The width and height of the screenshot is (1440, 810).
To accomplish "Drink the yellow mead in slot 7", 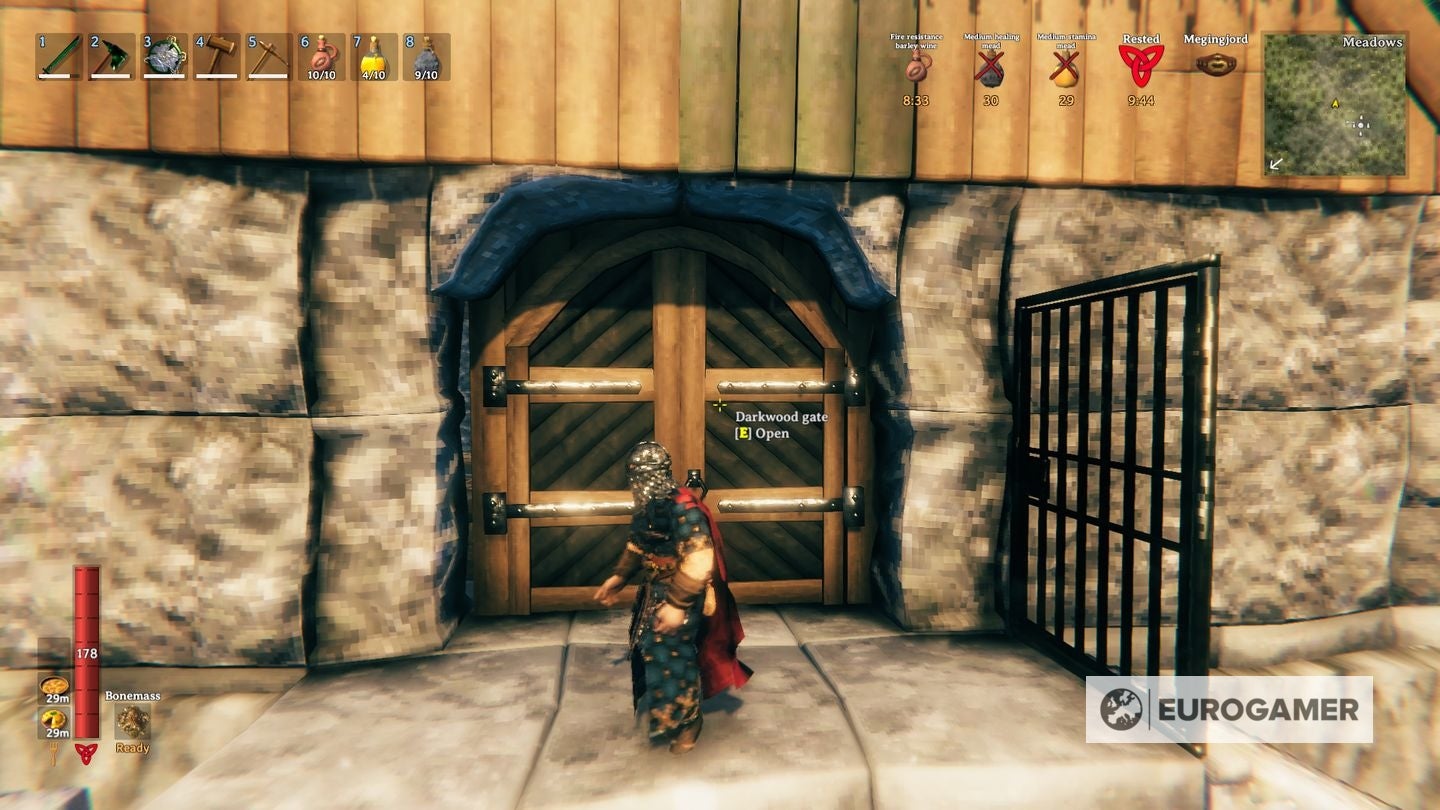I will click(x=373, y=57).
